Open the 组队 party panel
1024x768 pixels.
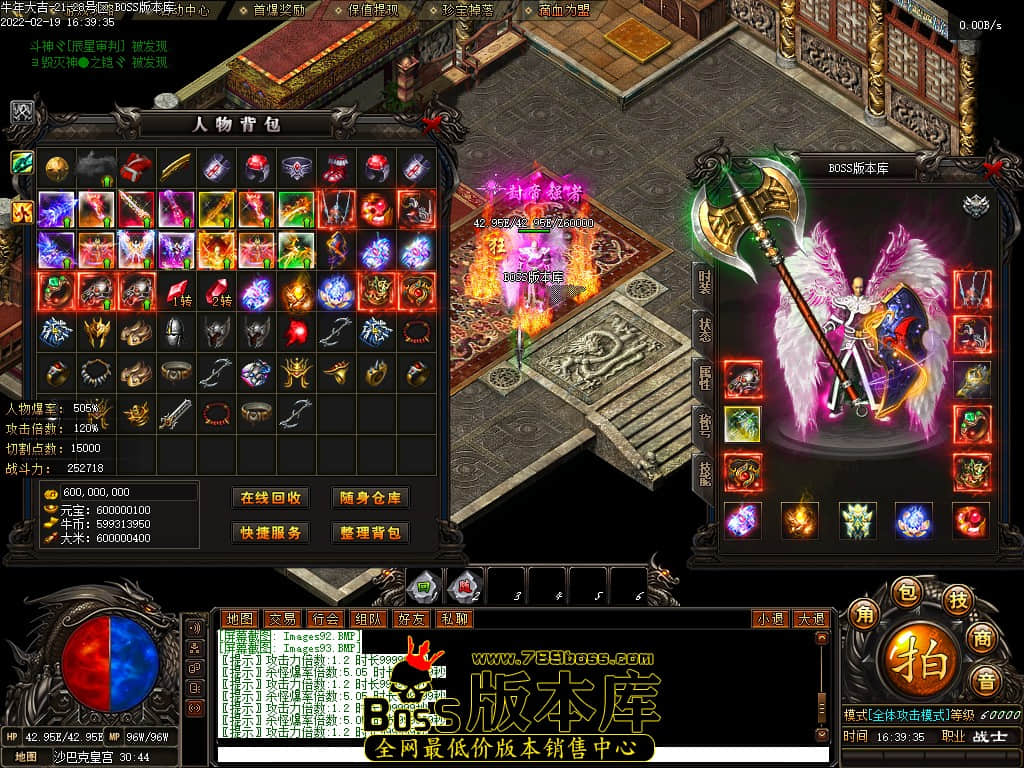click(x=368, y=619)
